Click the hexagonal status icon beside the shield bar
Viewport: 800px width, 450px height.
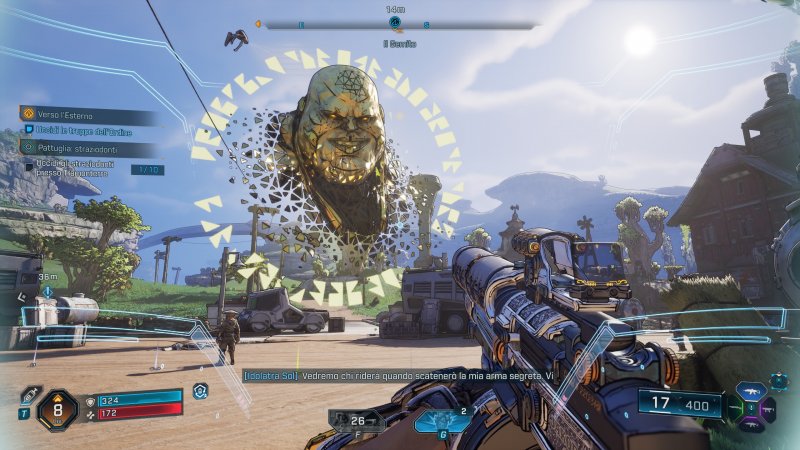coord(200,391)
